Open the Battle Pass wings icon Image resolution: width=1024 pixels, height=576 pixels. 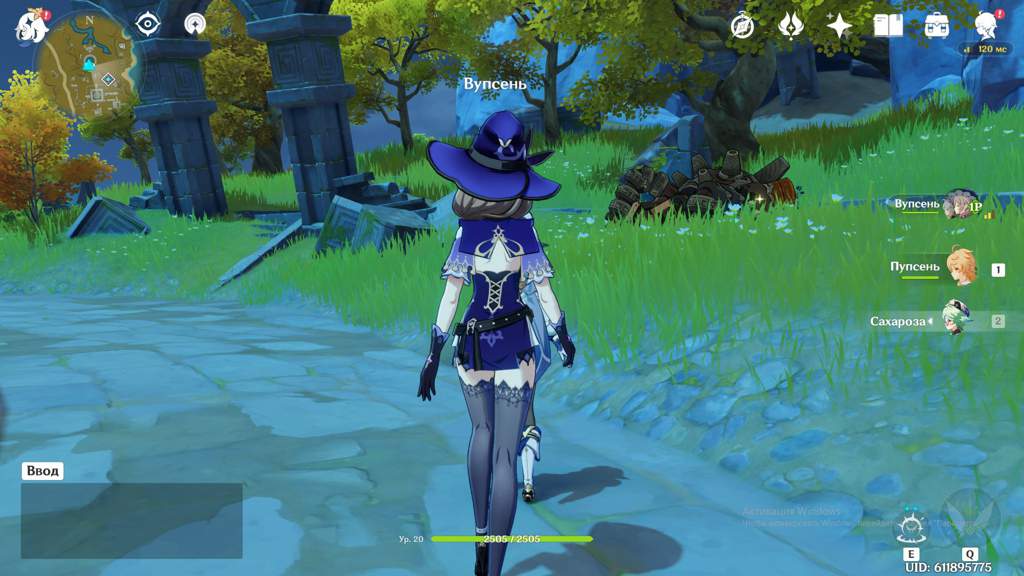tap(790, 26)
